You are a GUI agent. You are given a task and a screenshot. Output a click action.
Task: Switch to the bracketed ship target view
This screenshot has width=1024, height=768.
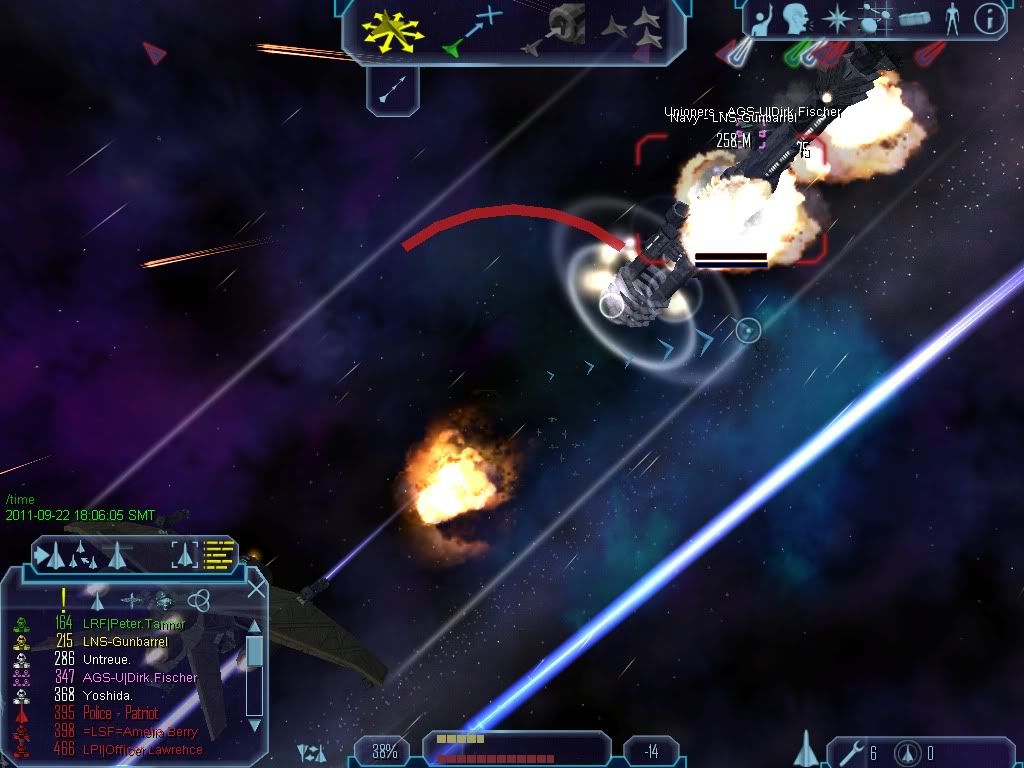pyautogui.click(x=184, y=553)
